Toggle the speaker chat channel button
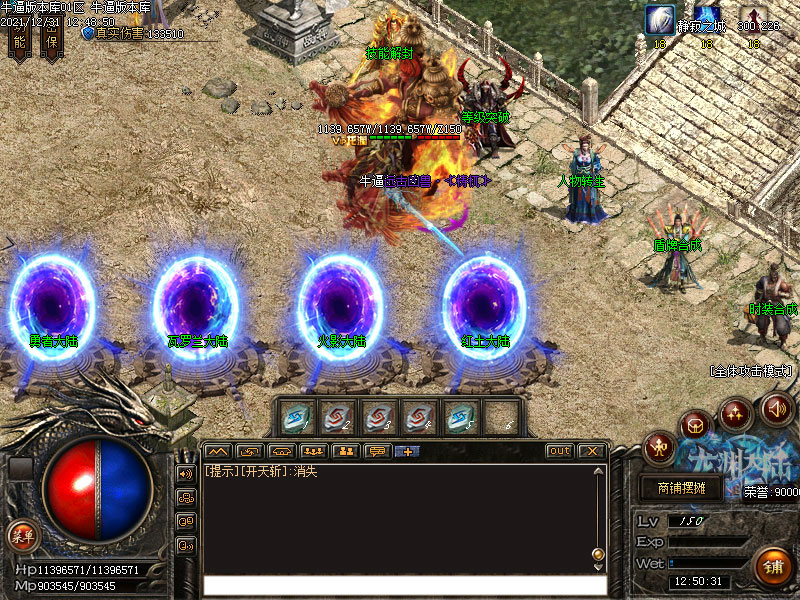Viewport: 800px width, 600px height. [185, 473]
